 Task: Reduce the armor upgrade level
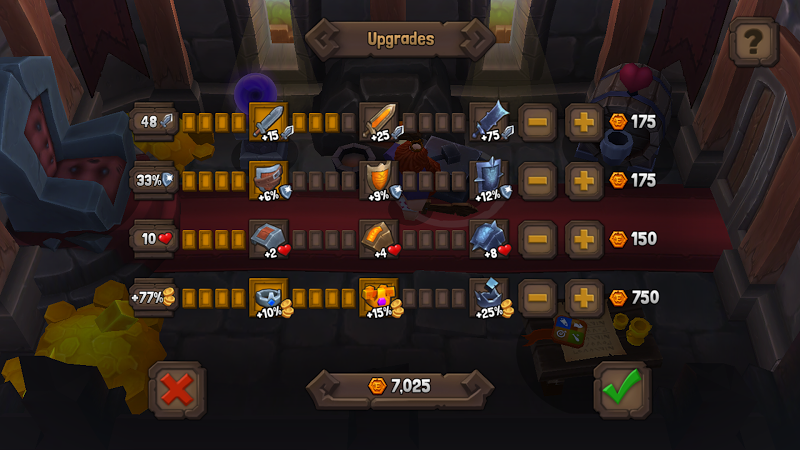tap(537, 180)
